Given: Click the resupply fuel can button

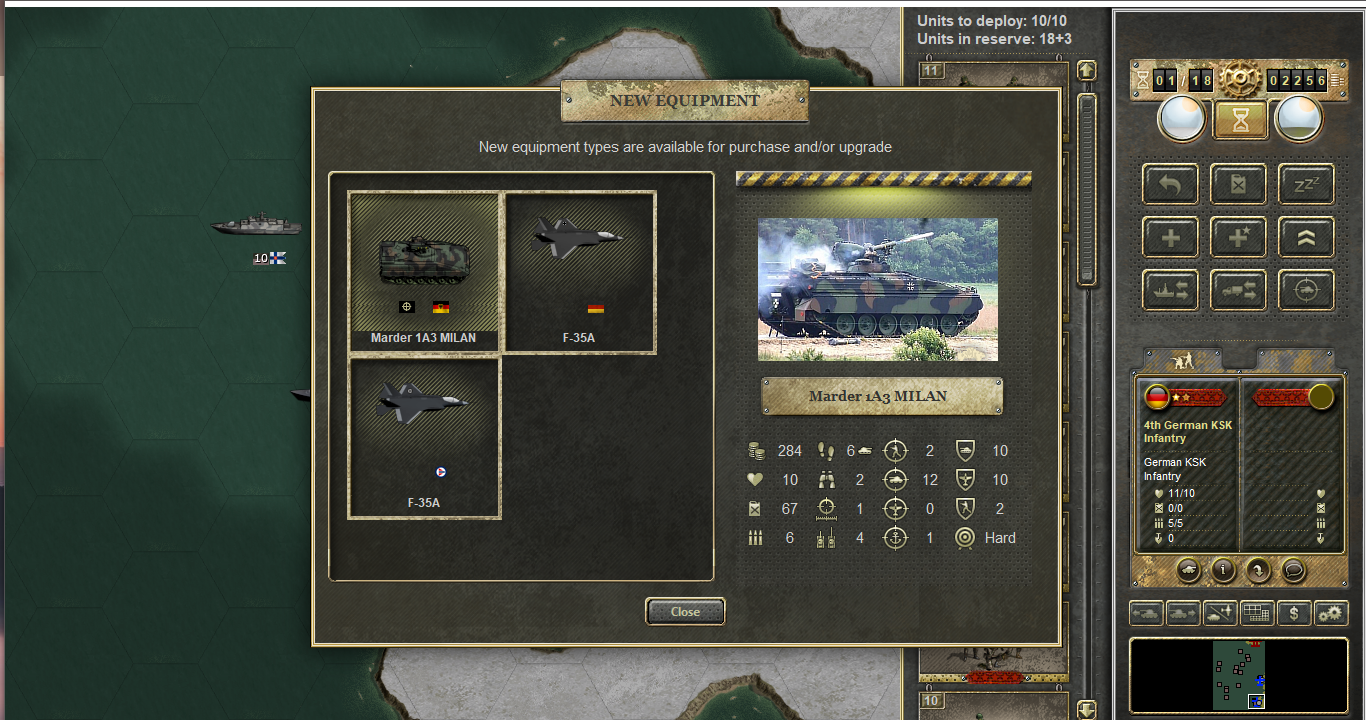Looking at the screenshot, I should click(1239, 184).
